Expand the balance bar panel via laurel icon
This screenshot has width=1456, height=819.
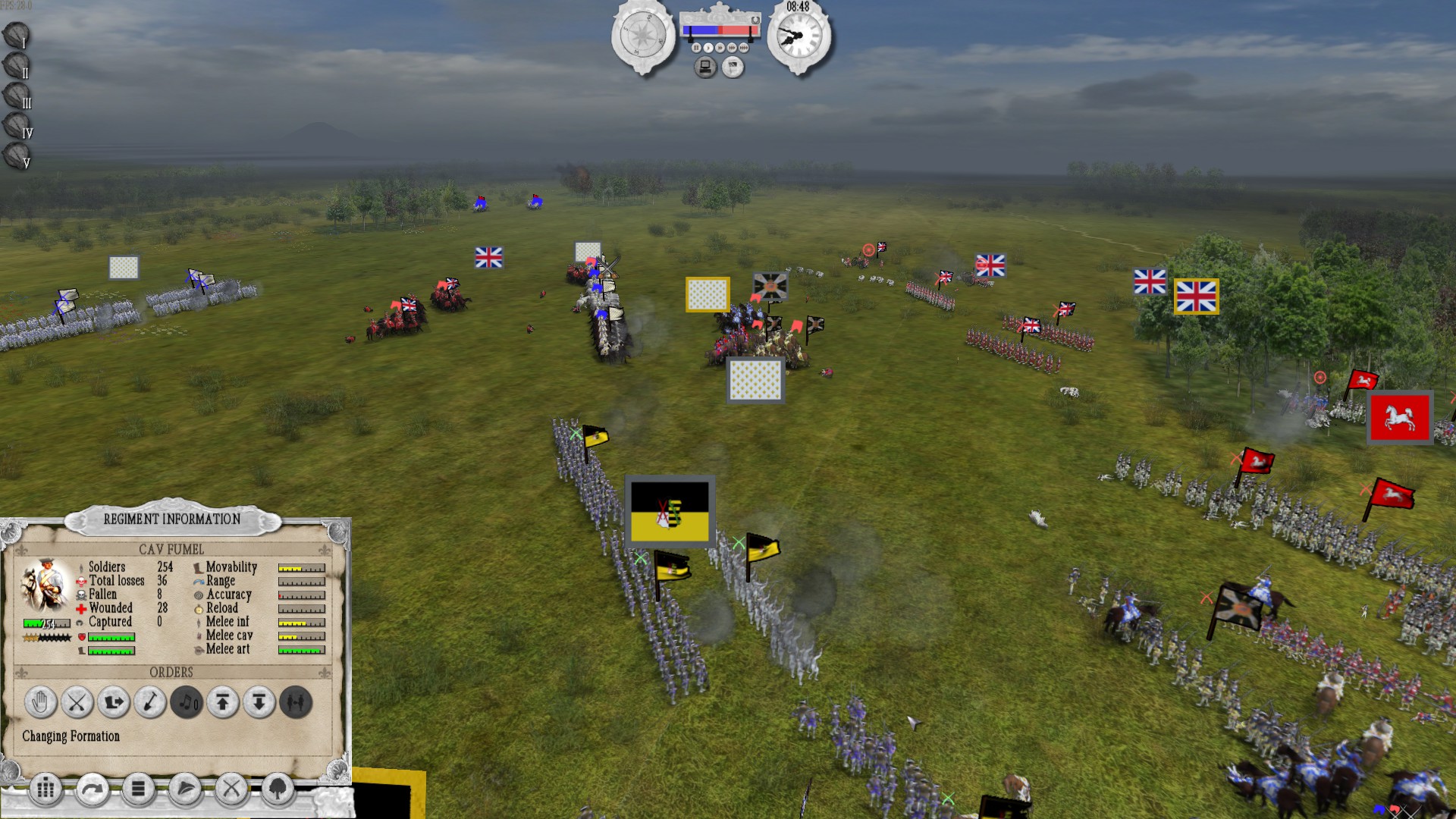[755, 20]
